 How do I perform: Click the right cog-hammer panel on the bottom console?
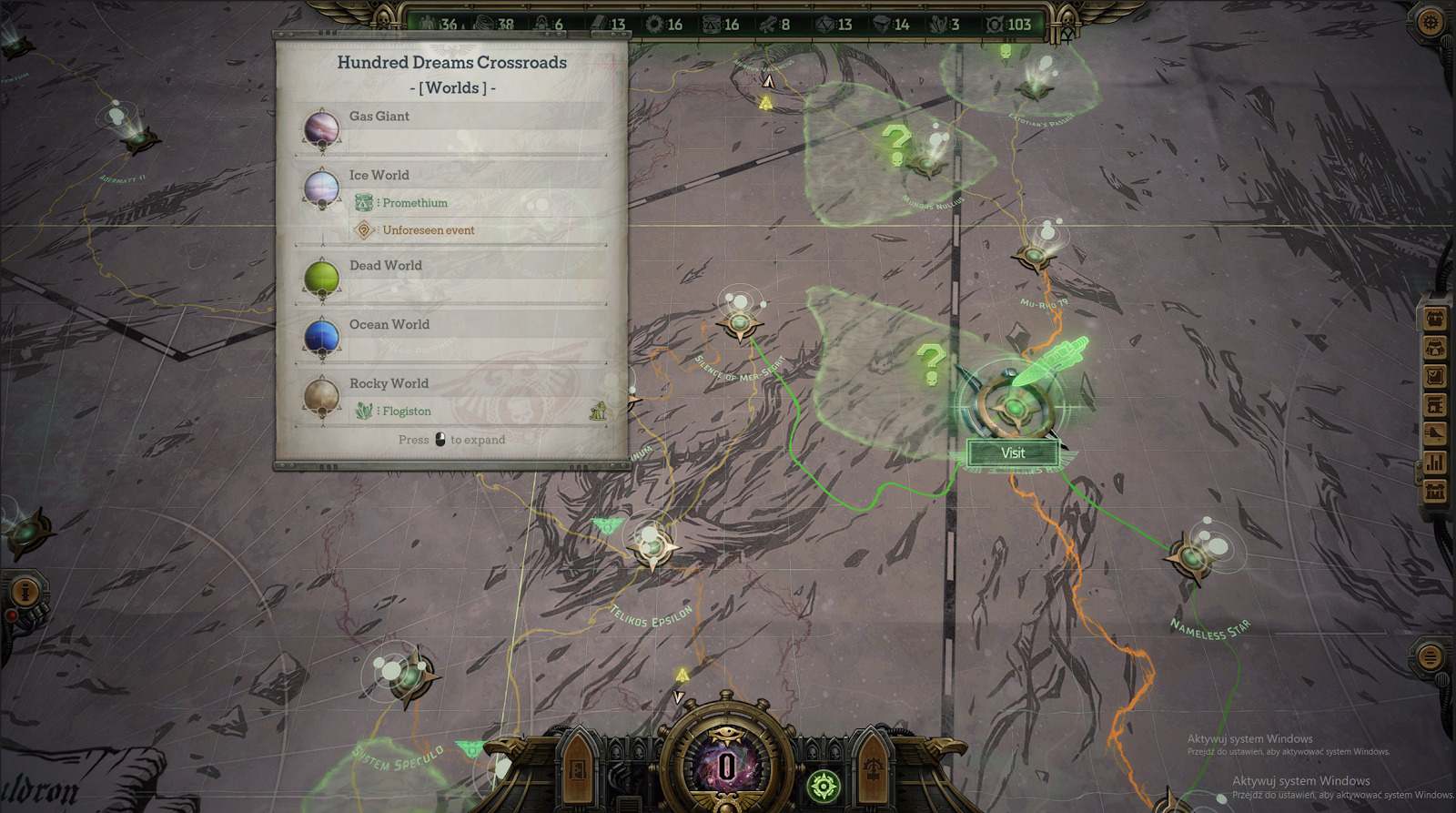coord(872,767)
